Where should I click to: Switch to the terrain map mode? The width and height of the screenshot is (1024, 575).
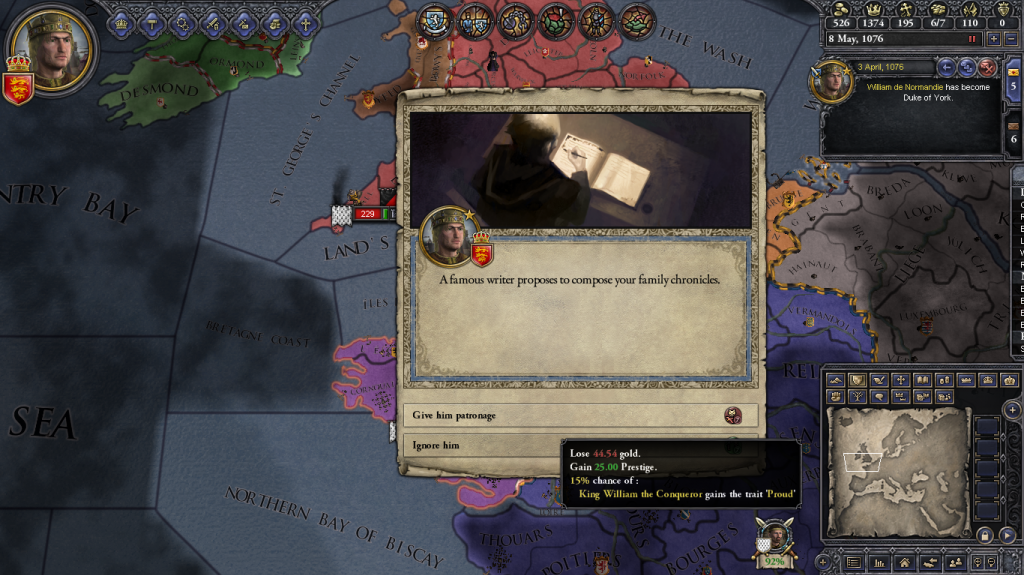(x=834, y=380)
